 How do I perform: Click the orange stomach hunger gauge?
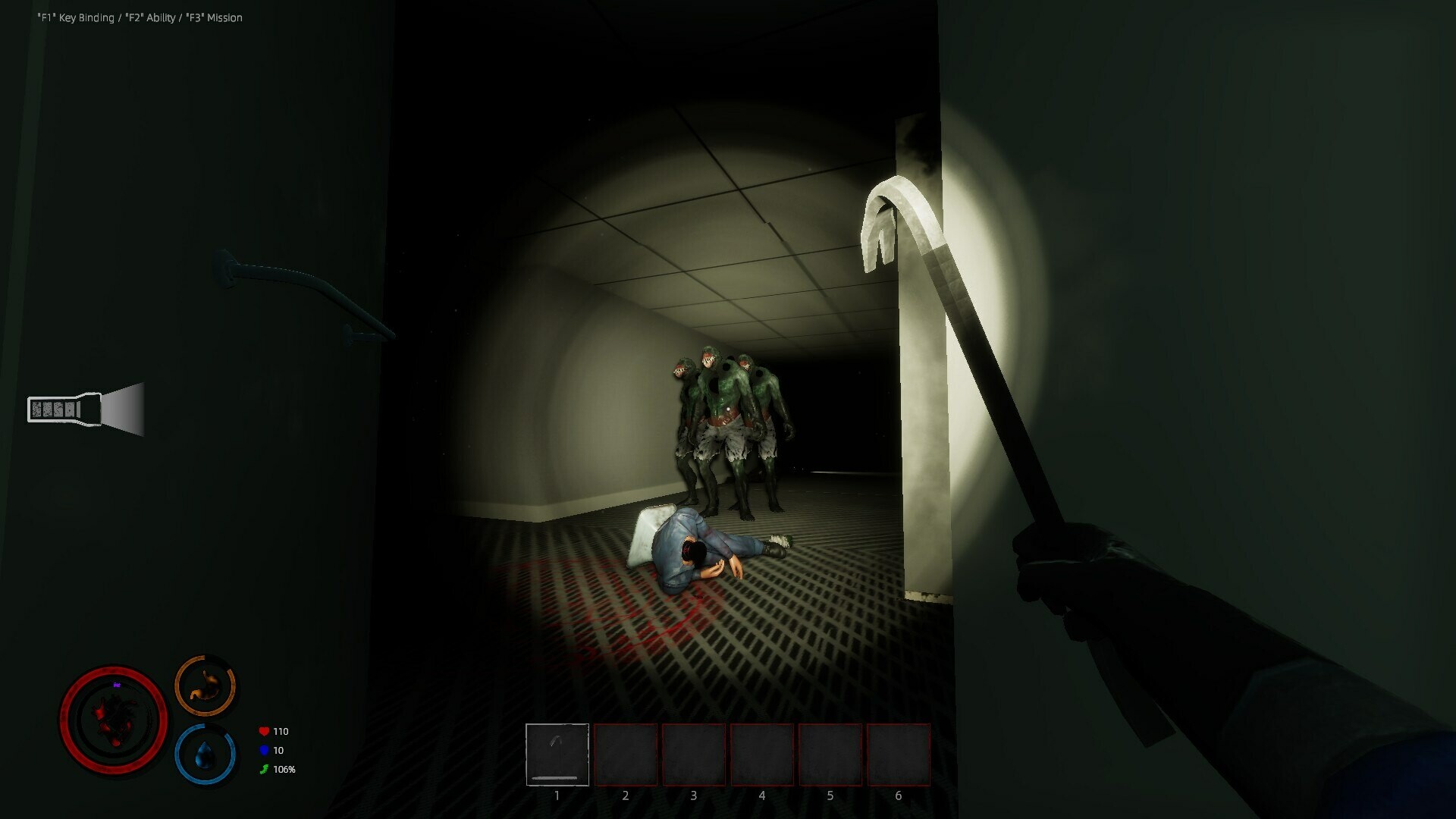205,684
